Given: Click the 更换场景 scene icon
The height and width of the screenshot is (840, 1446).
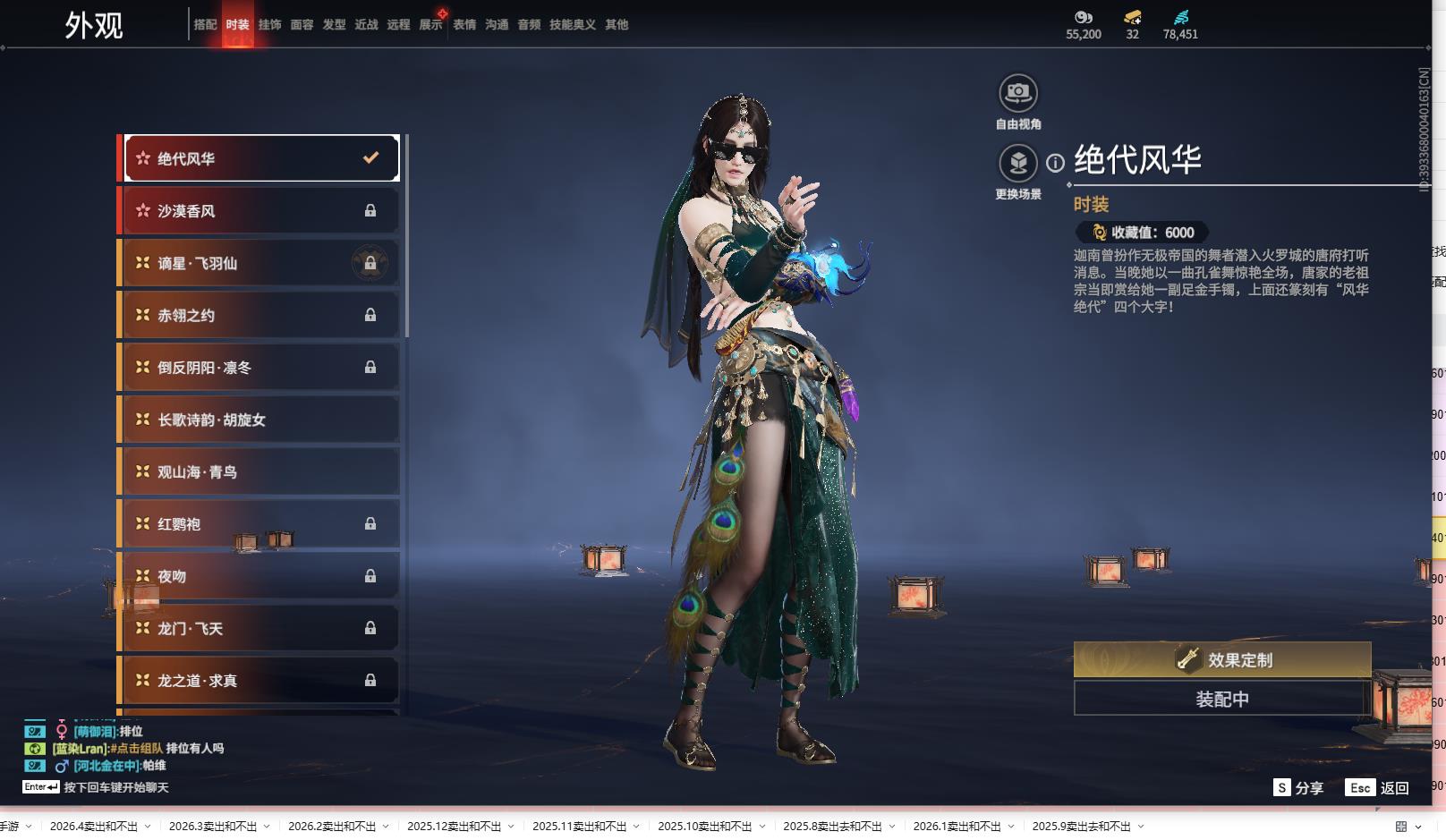Looking at the screenshot, I should click(1017, 164).
